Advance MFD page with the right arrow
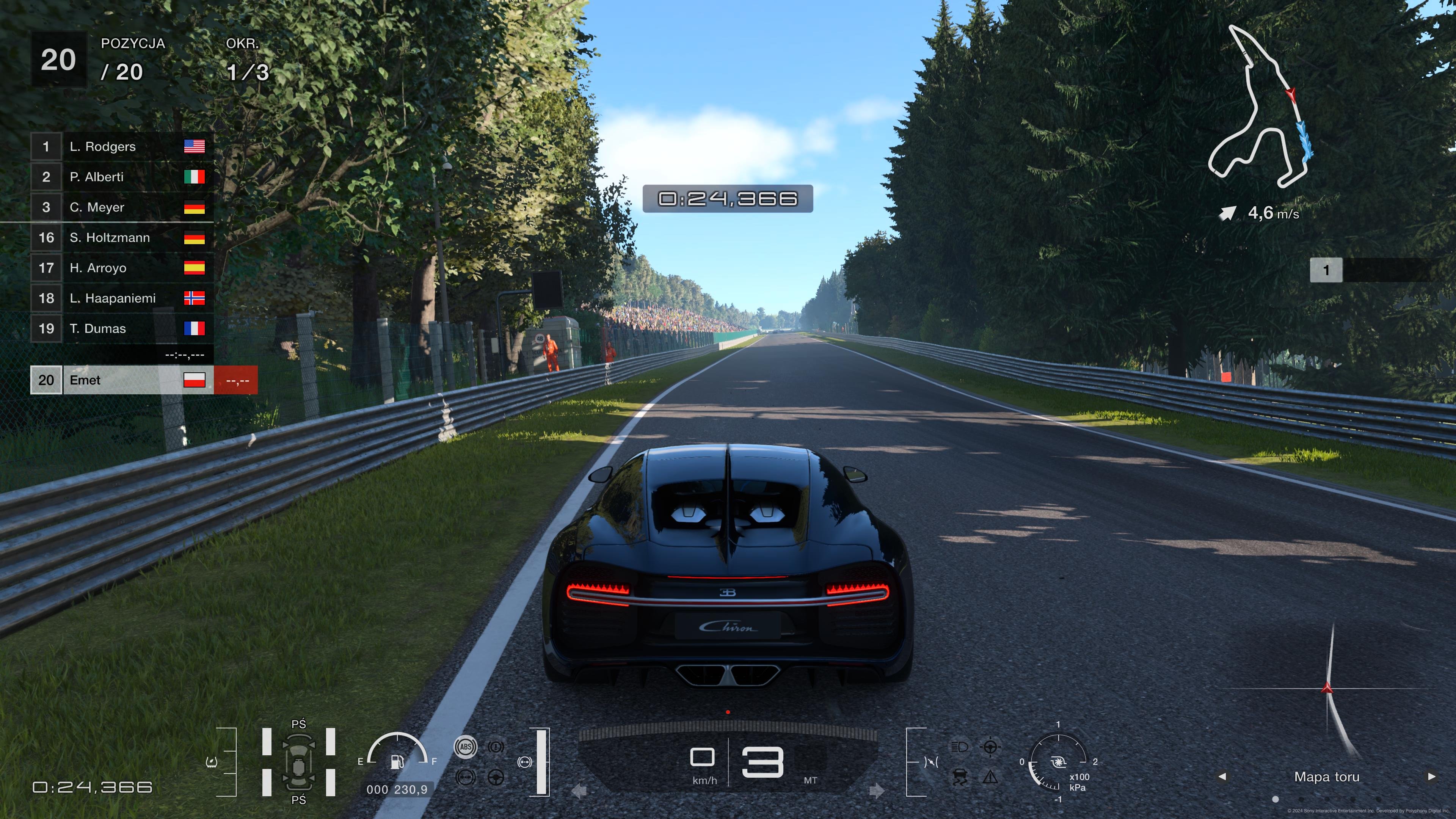This screenshot has width=1456, height=819. (x=1431, y=777)
